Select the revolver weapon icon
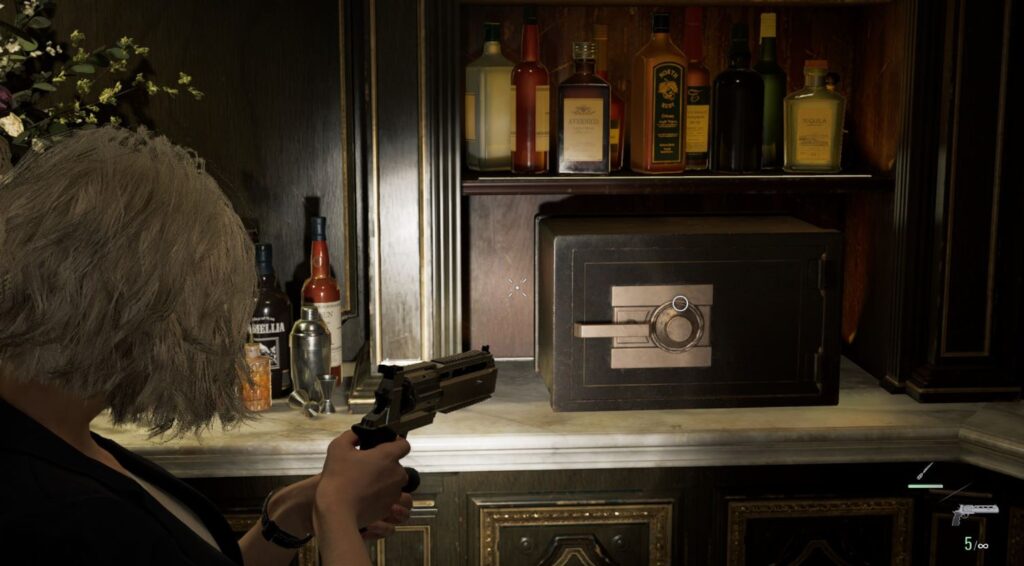 [973, 512]
